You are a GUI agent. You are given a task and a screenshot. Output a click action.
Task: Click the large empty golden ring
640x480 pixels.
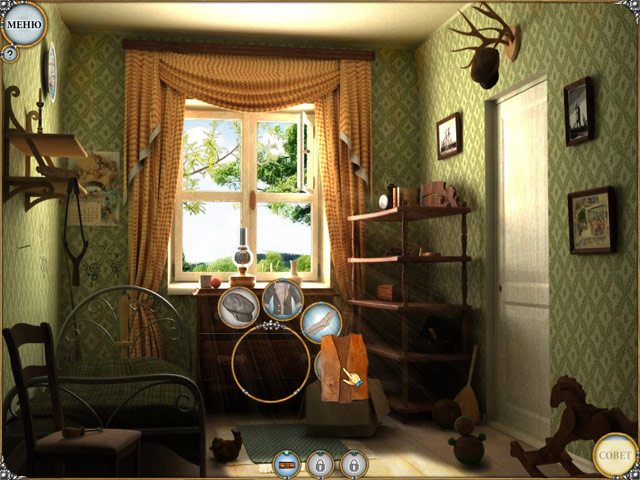(x=270, y=364)
